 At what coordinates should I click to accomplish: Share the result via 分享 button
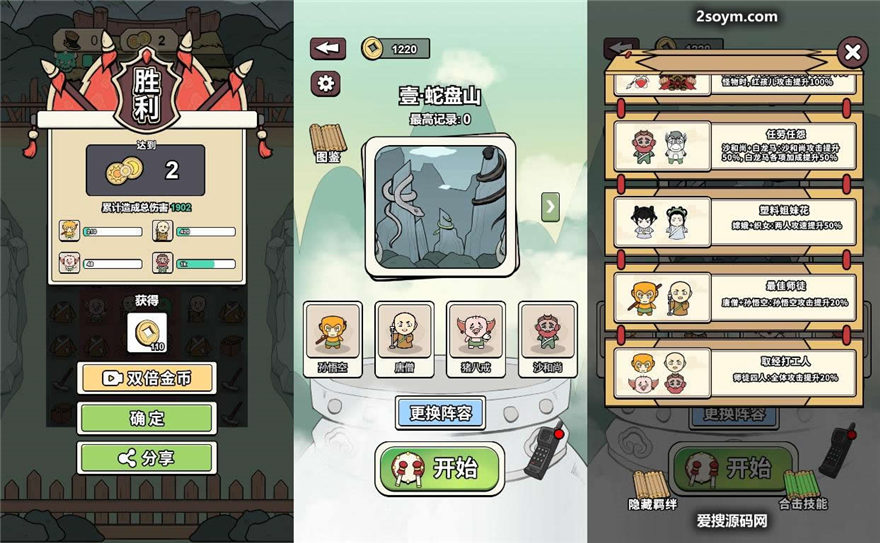146,458
